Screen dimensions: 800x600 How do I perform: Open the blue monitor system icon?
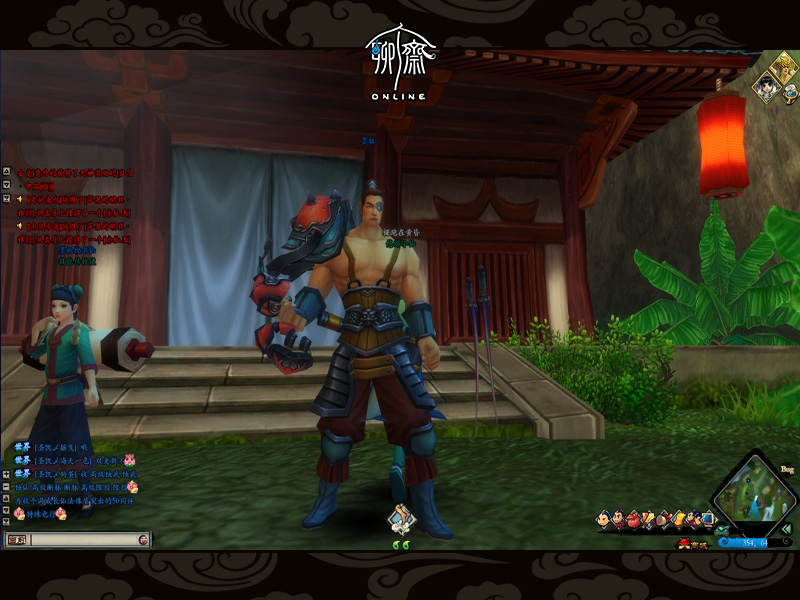707,519
